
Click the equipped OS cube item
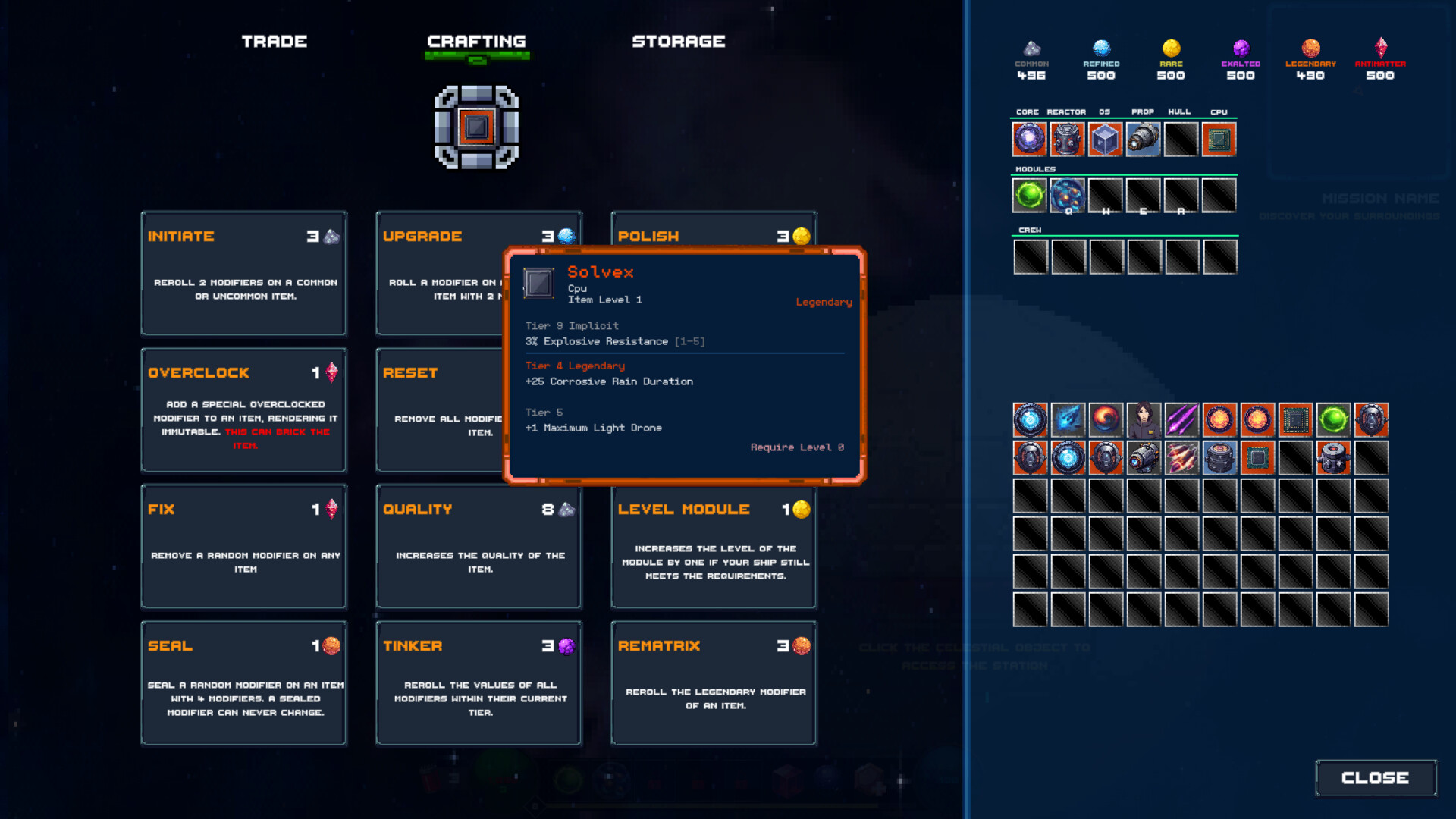(1105, 139)
